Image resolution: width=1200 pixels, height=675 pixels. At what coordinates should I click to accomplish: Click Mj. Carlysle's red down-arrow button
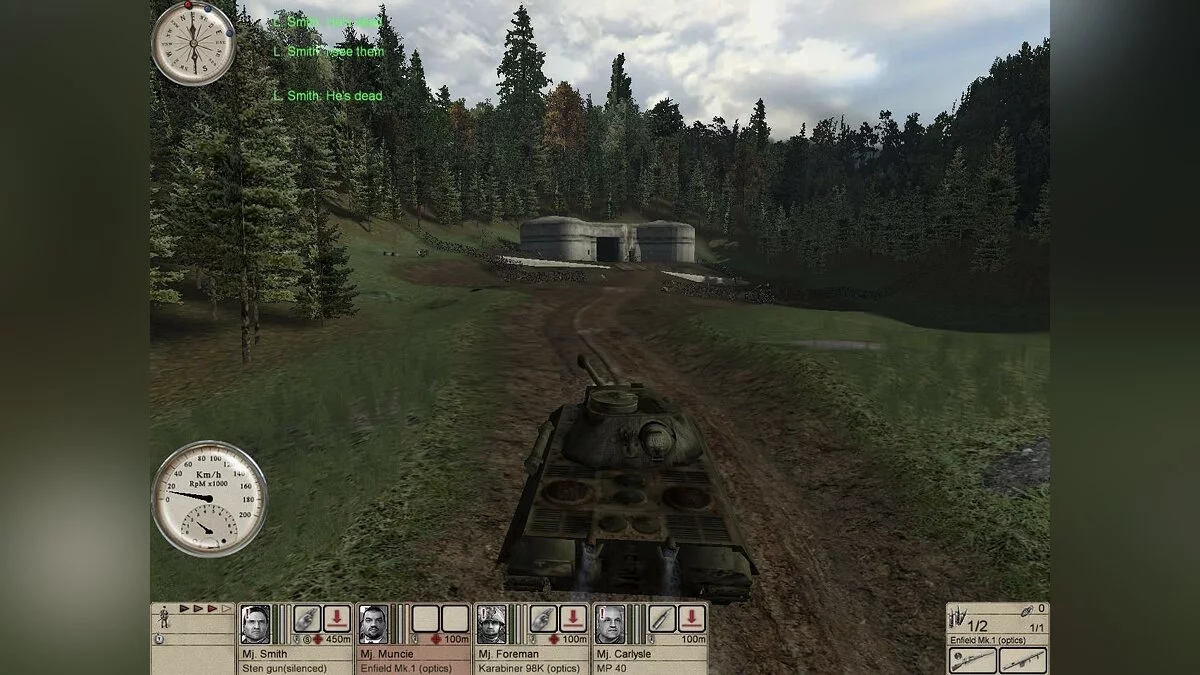[692, 619]
